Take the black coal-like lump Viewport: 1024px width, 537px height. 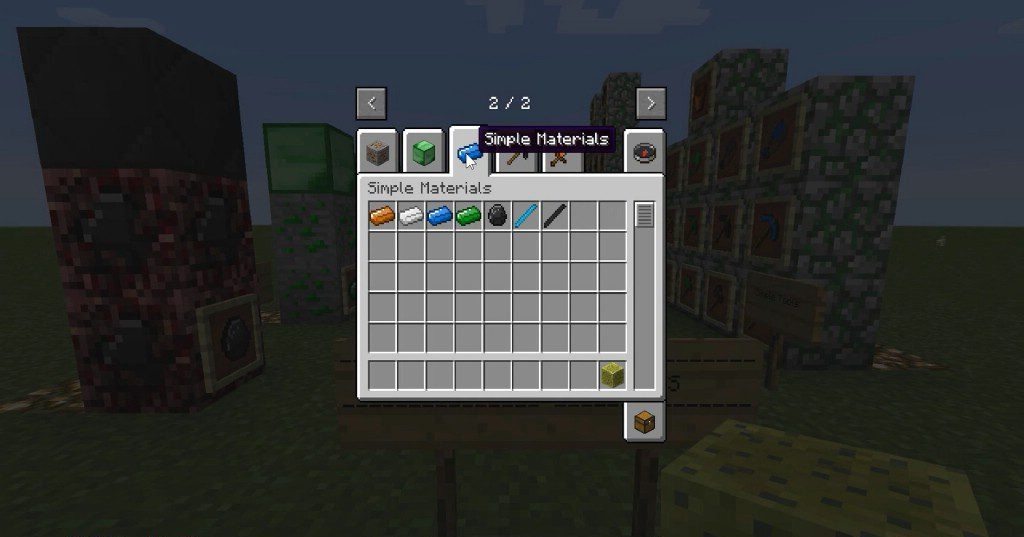pos(497,215)
